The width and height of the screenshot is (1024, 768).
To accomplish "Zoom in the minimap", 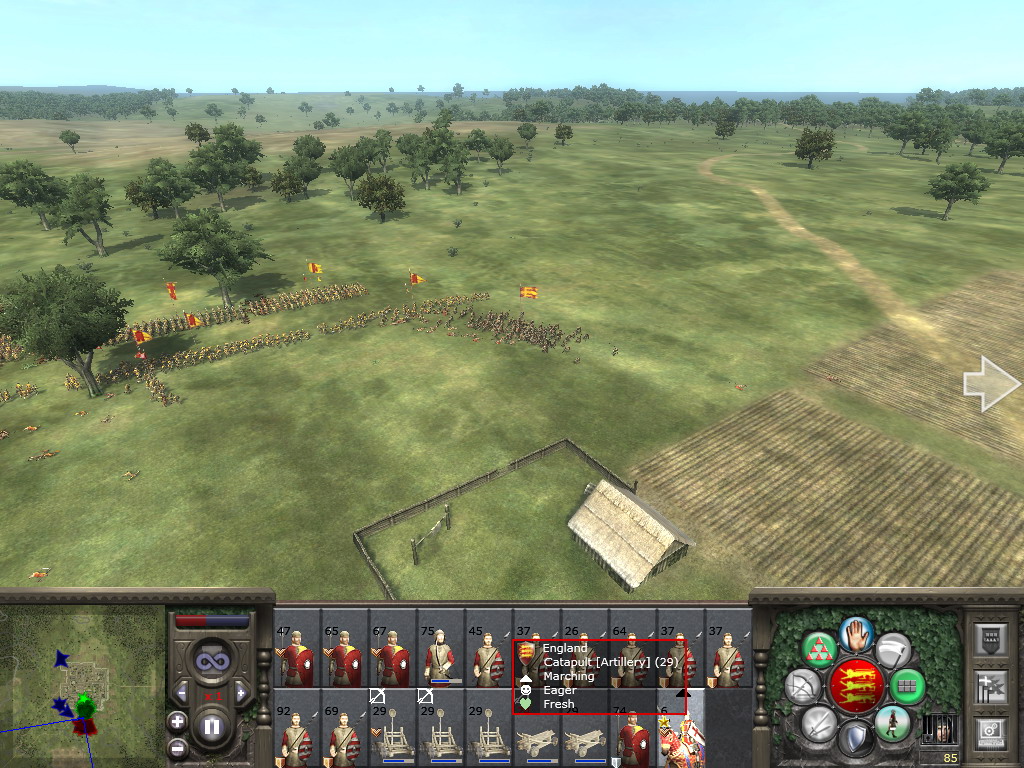I will (177, 721).
